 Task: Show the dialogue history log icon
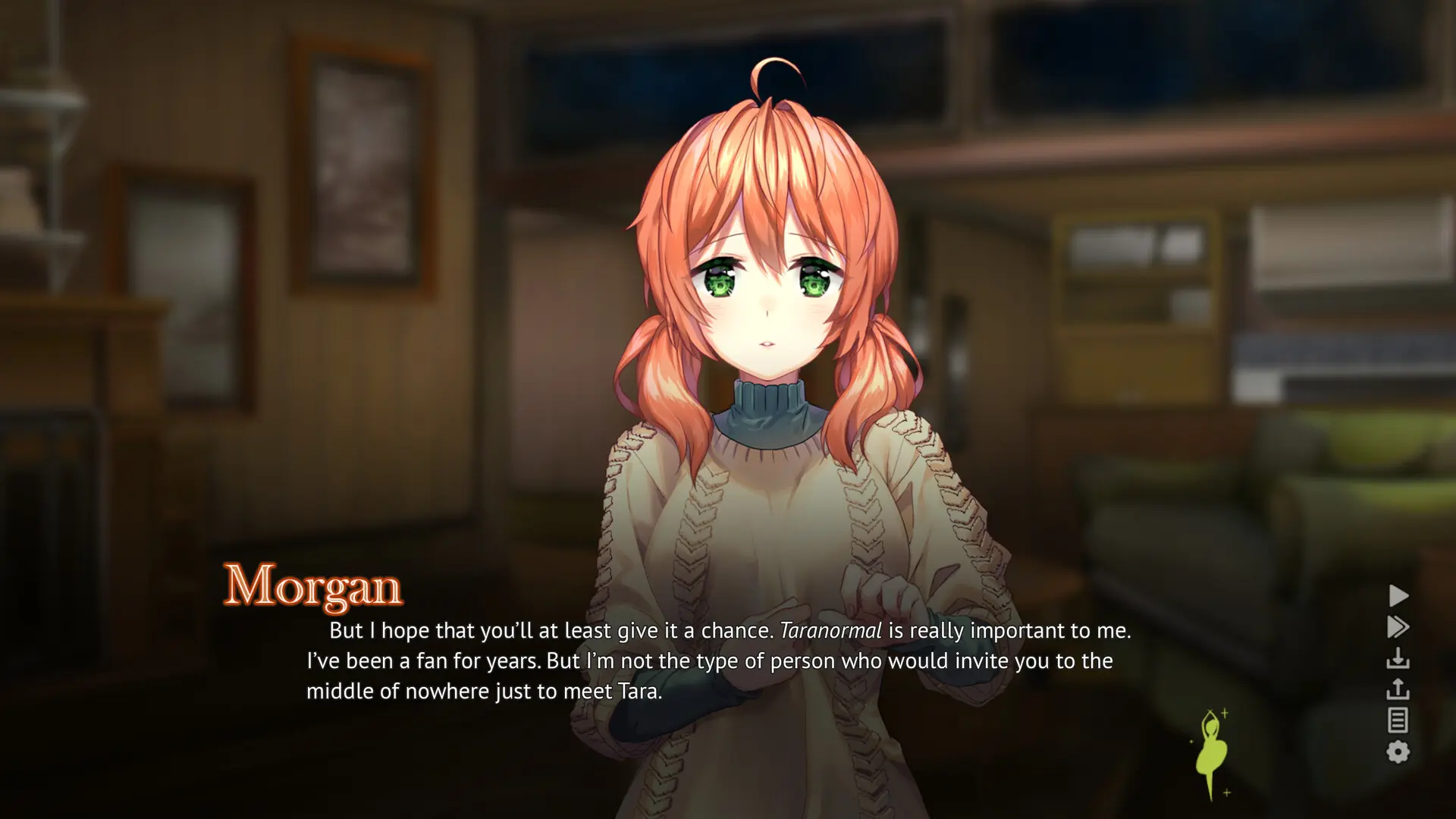(x=1398, y=720)
